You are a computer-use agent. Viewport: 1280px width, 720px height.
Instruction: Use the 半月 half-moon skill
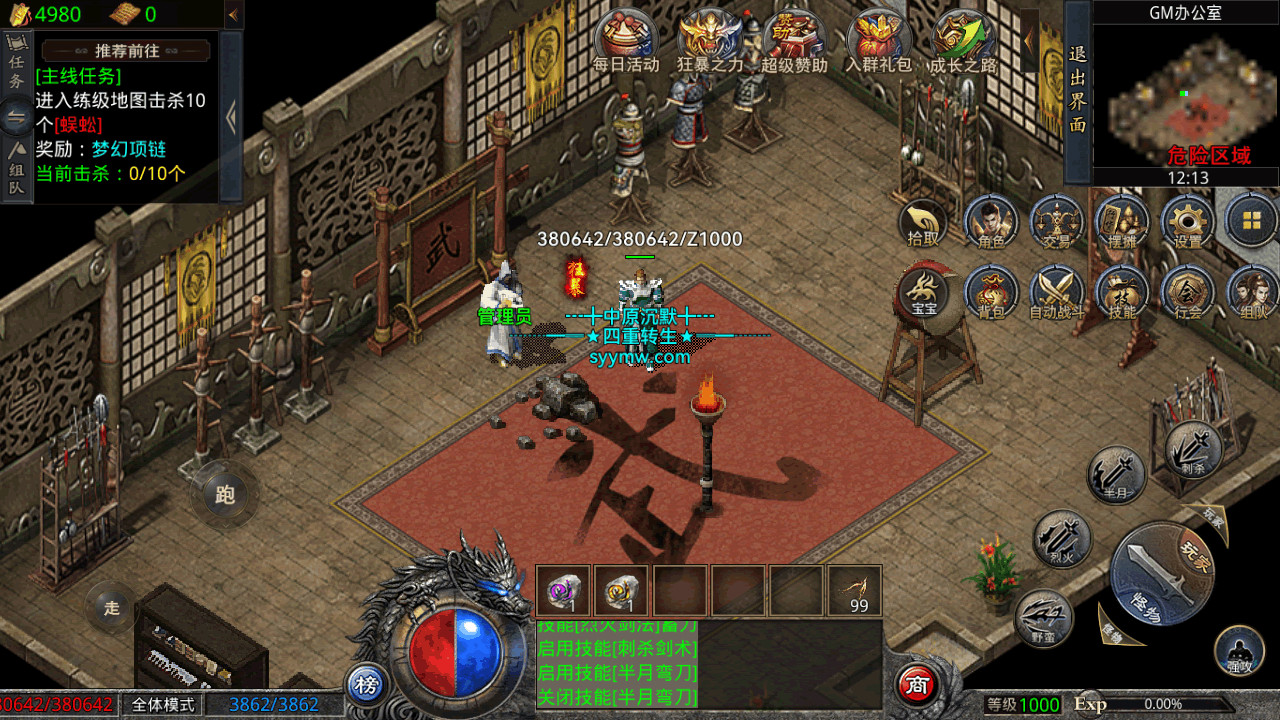click(1116, 474)
